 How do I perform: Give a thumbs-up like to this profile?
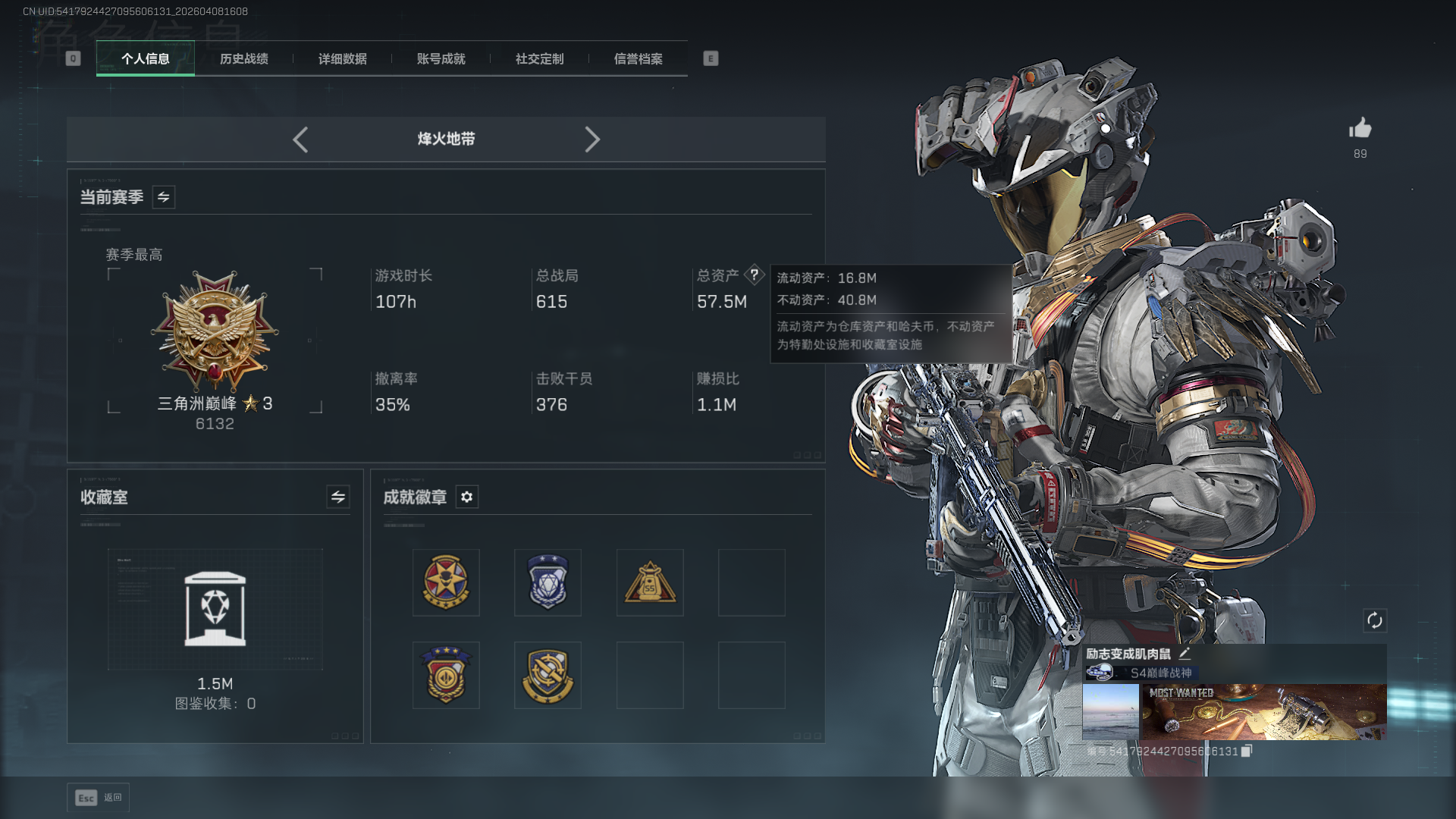1360,128
